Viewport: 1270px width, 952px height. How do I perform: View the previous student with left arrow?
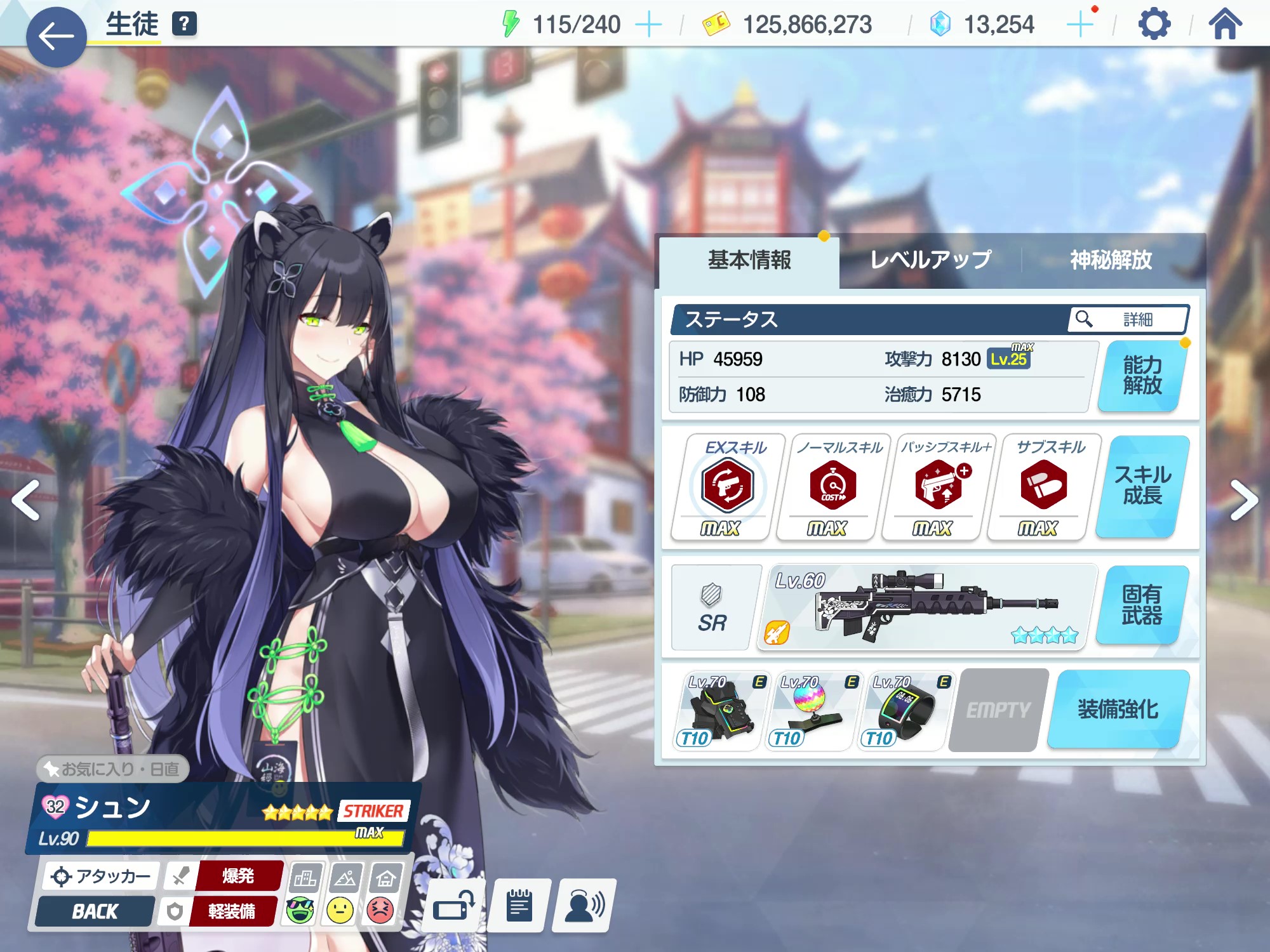pyautogui.click(x=27, y=500)
